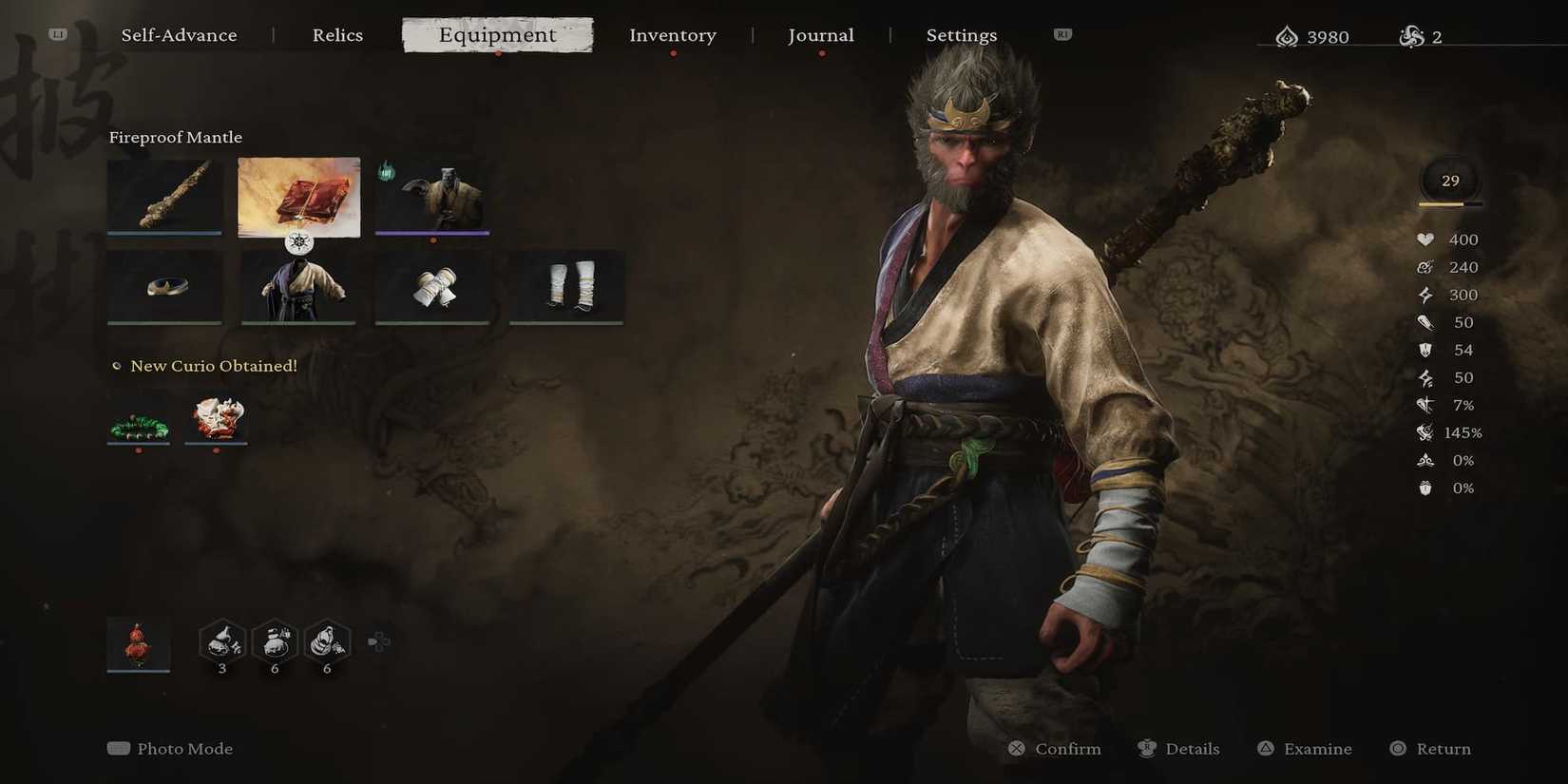Viewport: 1568px width, 784px height.
Task: Select the newly obtained red curio
Action: click(x=216, y=421)
